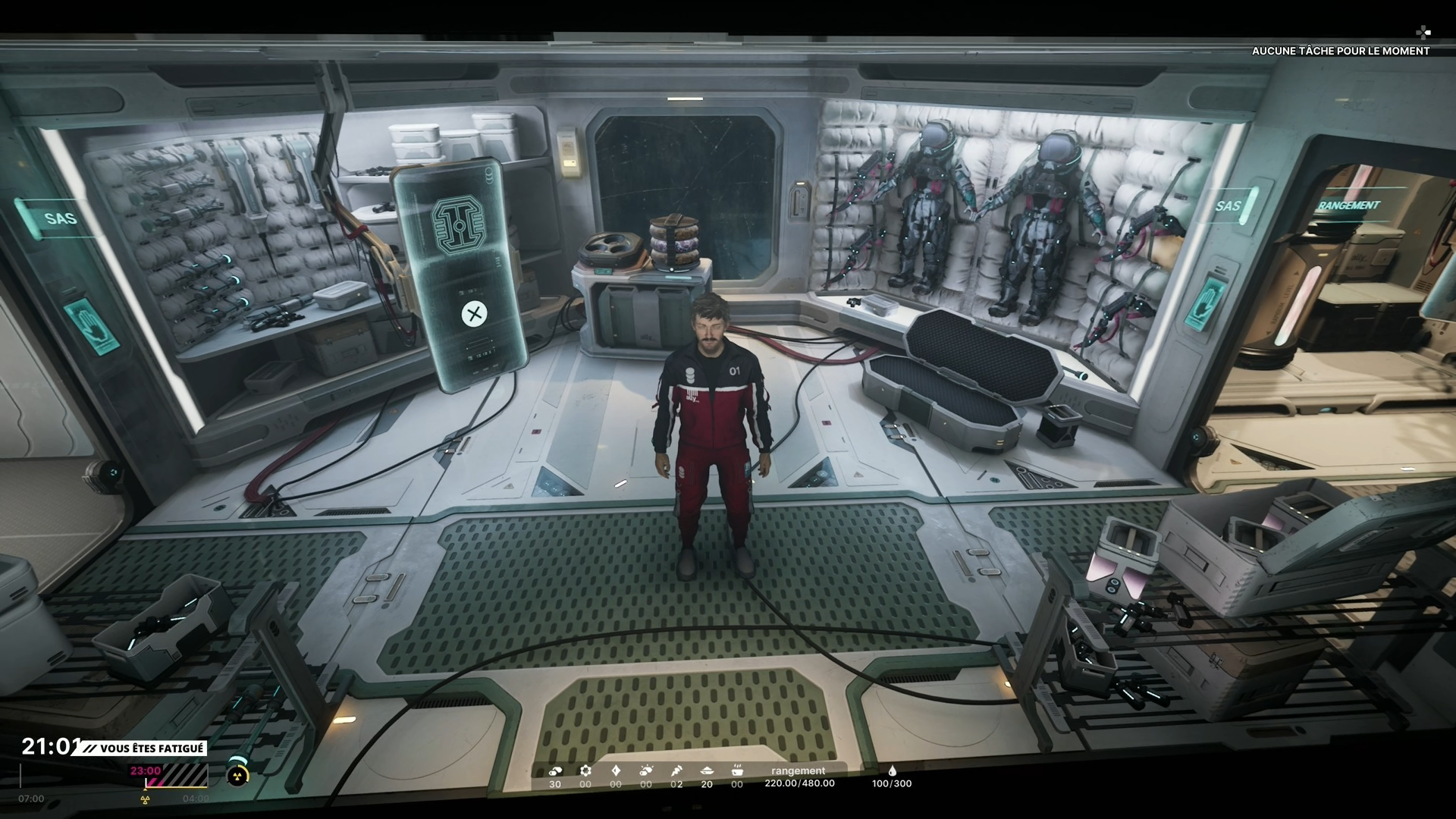
Task: Select the water droplet resource icon
Action: coord(892,770)
